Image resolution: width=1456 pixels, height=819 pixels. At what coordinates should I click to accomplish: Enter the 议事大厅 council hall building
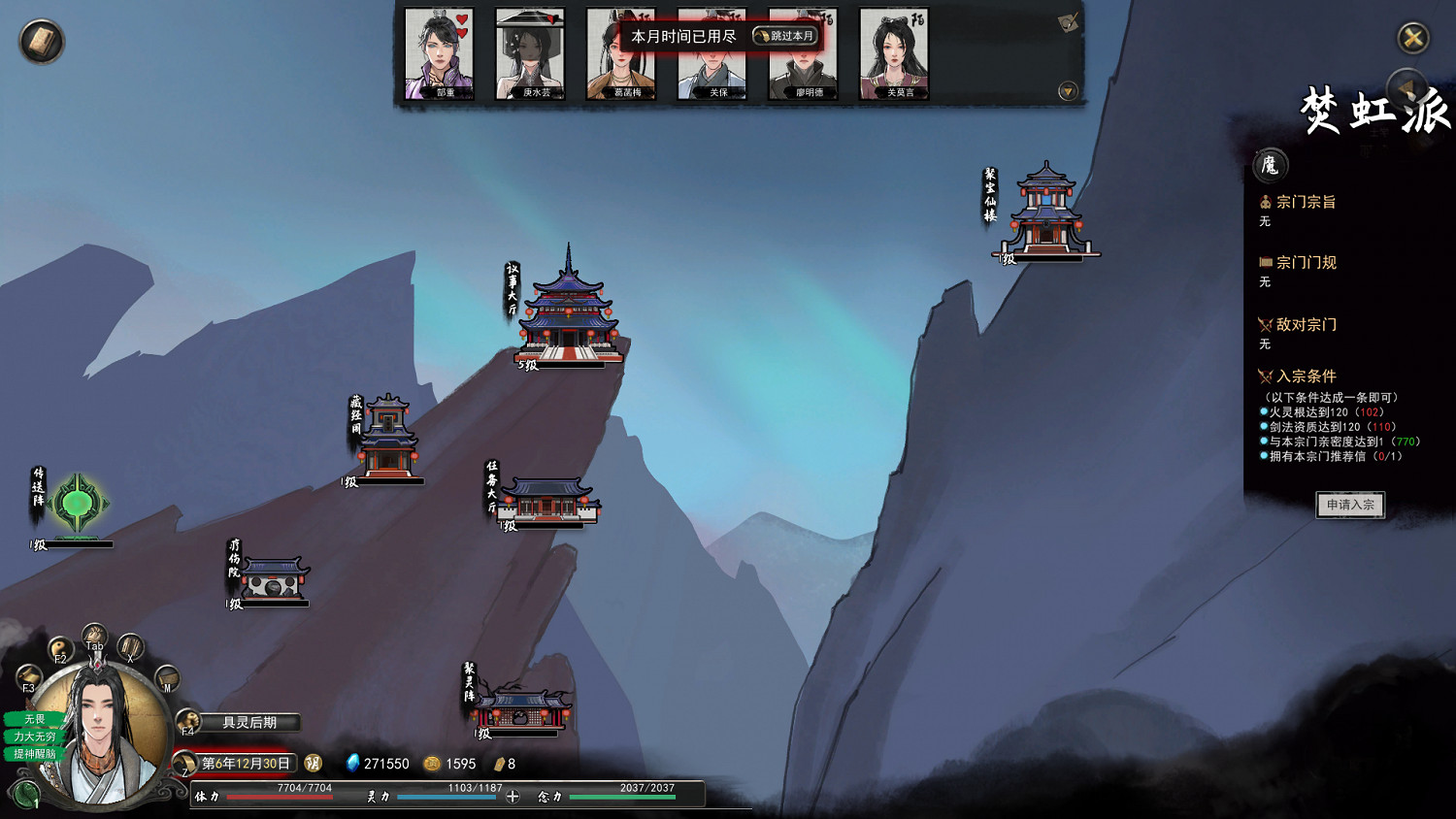click(569, 312)
